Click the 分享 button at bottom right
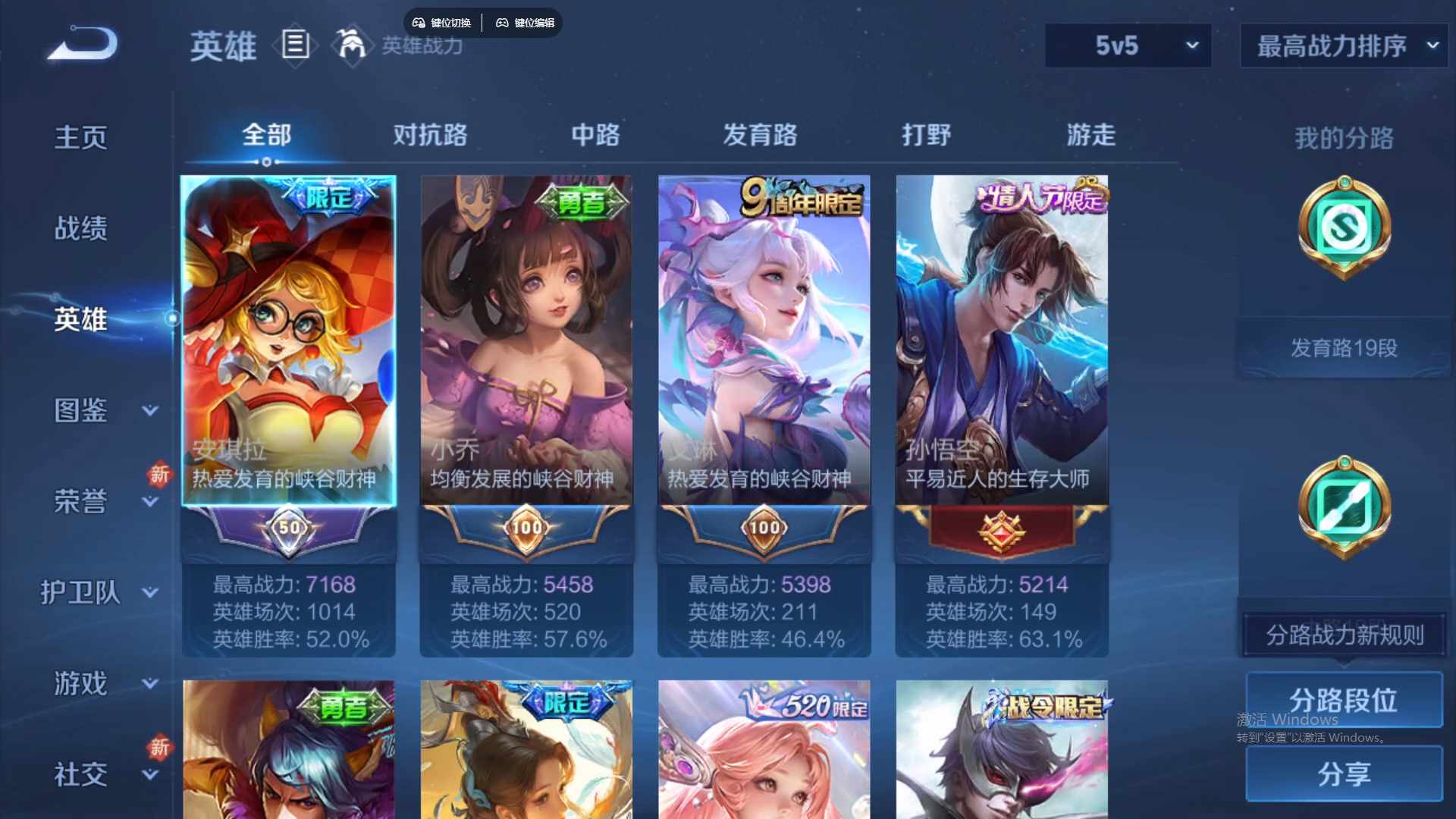Image resolution: width=1456 pixels, height=819 pixels. pos(1344,774)
